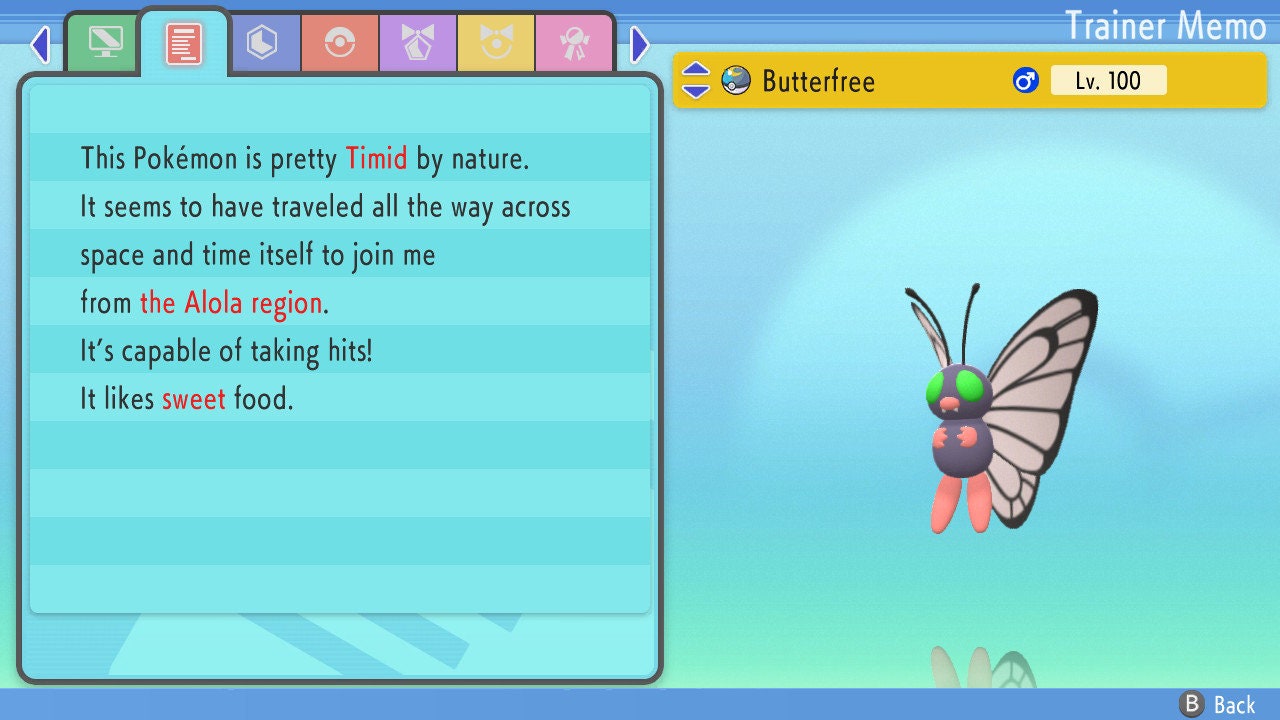
Task: Show the yellow bow circle tab
Action: coord(496,43)
